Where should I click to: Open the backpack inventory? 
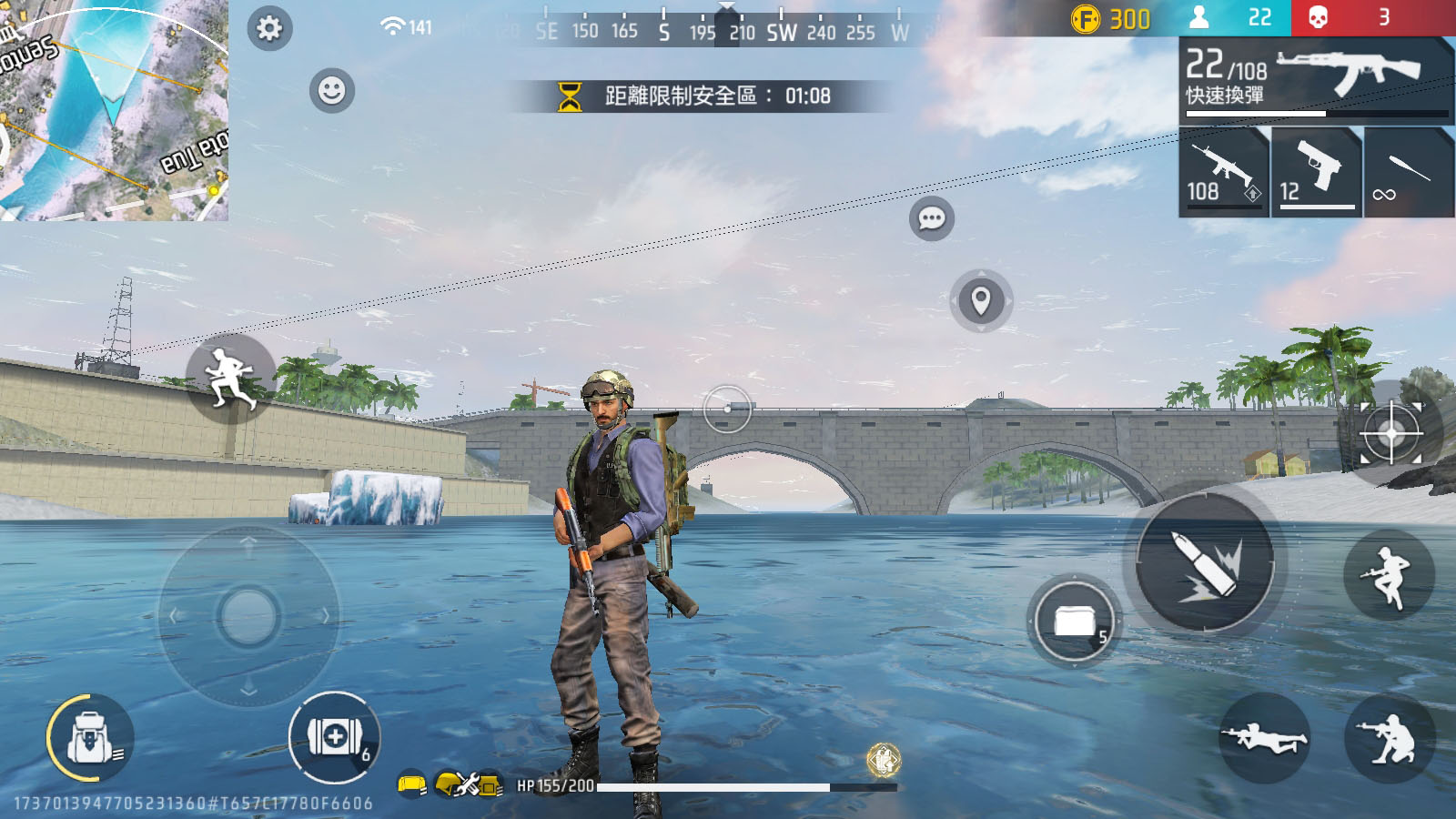90,738
